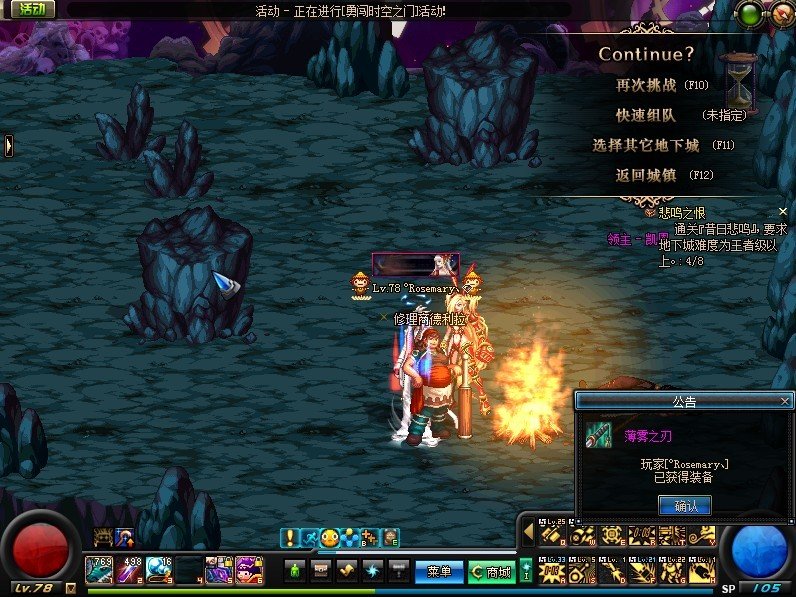Use the purple item with count 498
This screenshot has height=597, width=796.
pyautogui.click(x=128, y=570)
